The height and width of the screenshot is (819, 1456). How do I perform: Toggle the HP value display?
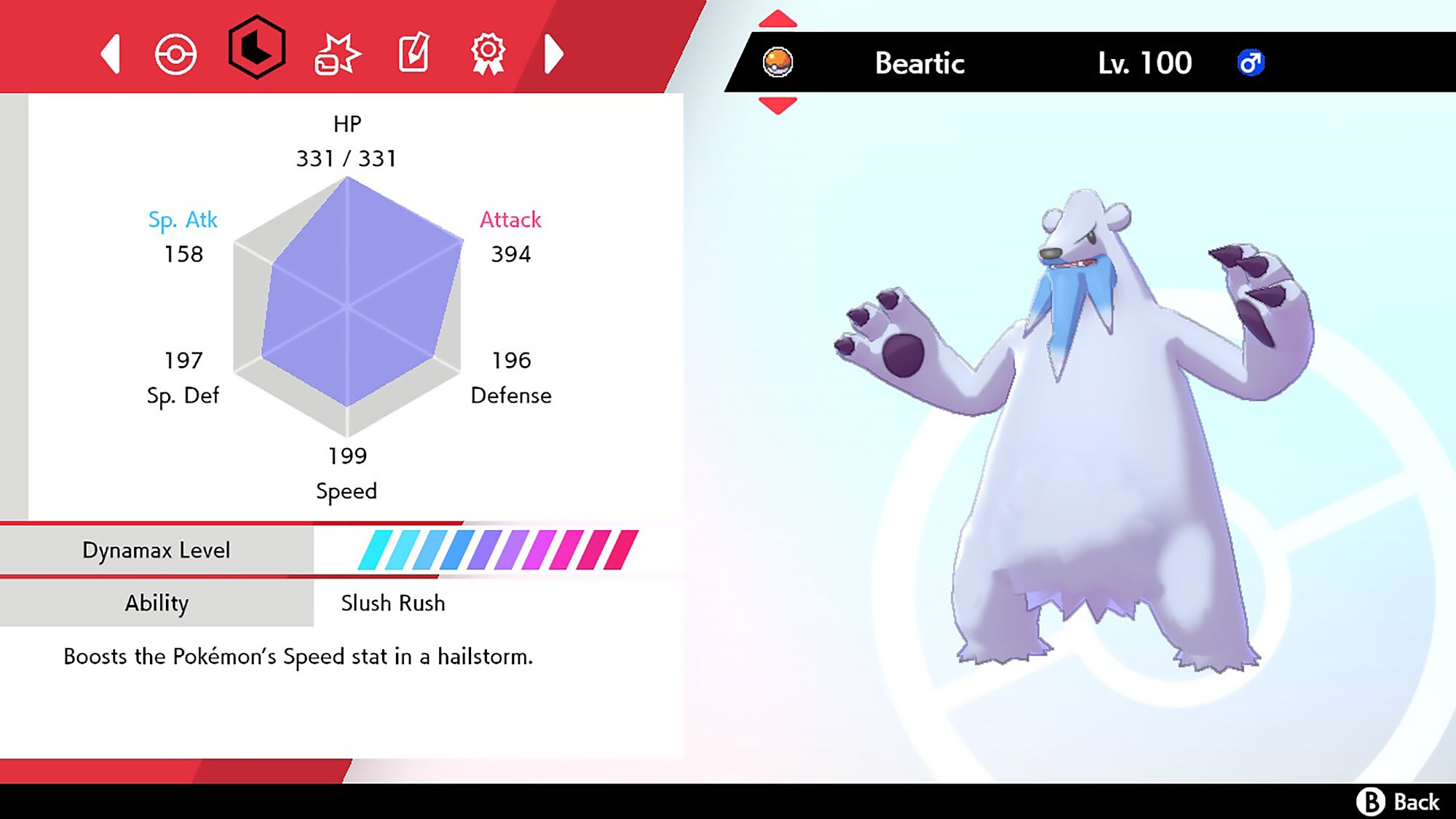point(347,158)
